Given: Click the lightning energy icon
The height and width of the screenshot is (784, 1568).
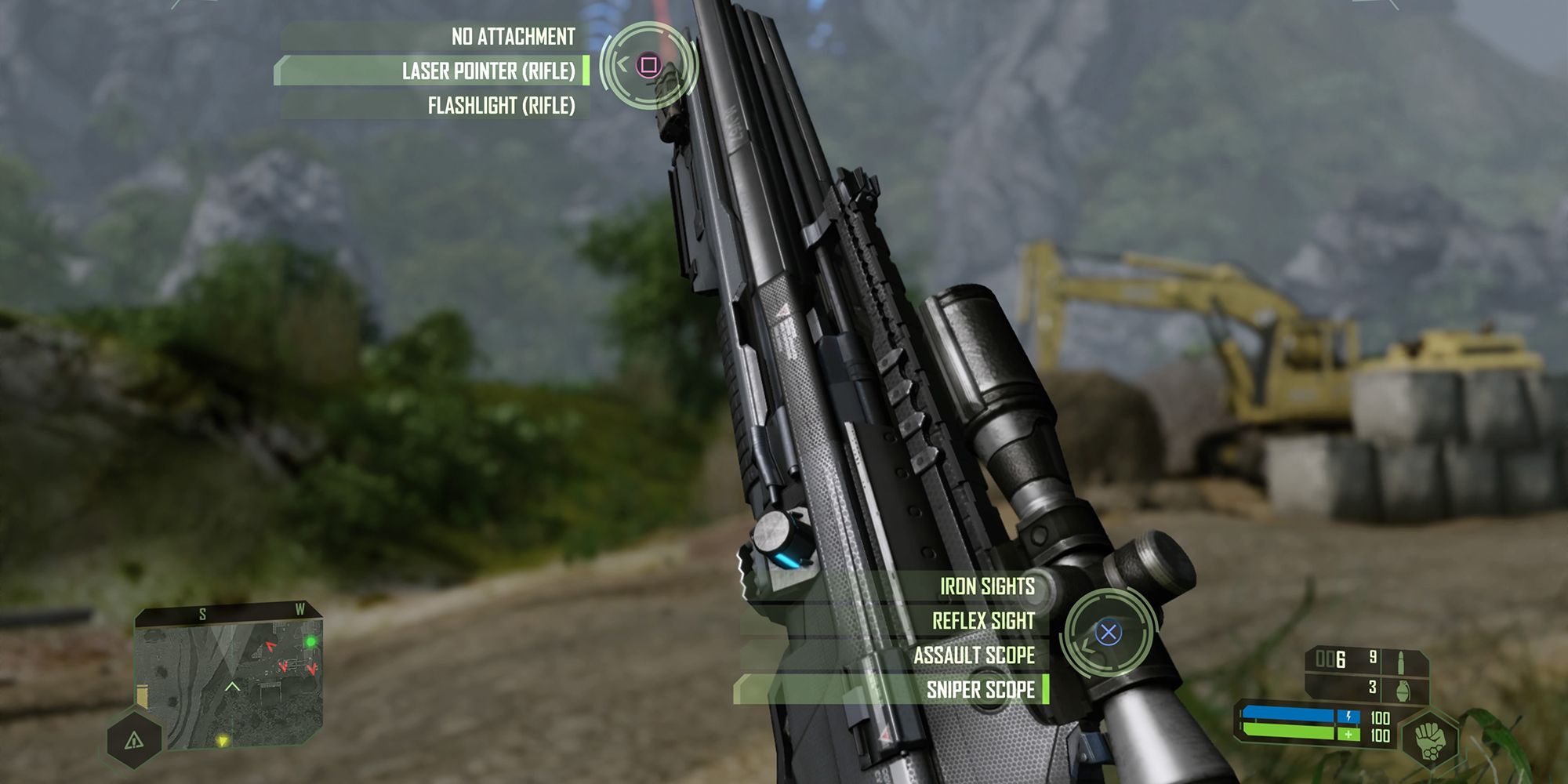Looking at the screenshot, I should [1348, 717].
